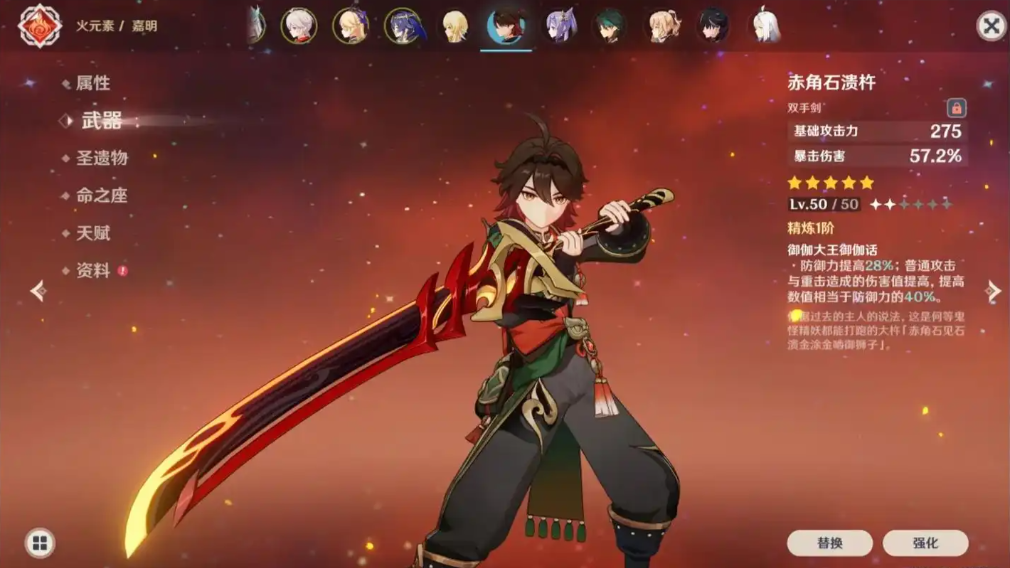
Task: Click 替换 to switch weapons
Action: click(829, 543)
